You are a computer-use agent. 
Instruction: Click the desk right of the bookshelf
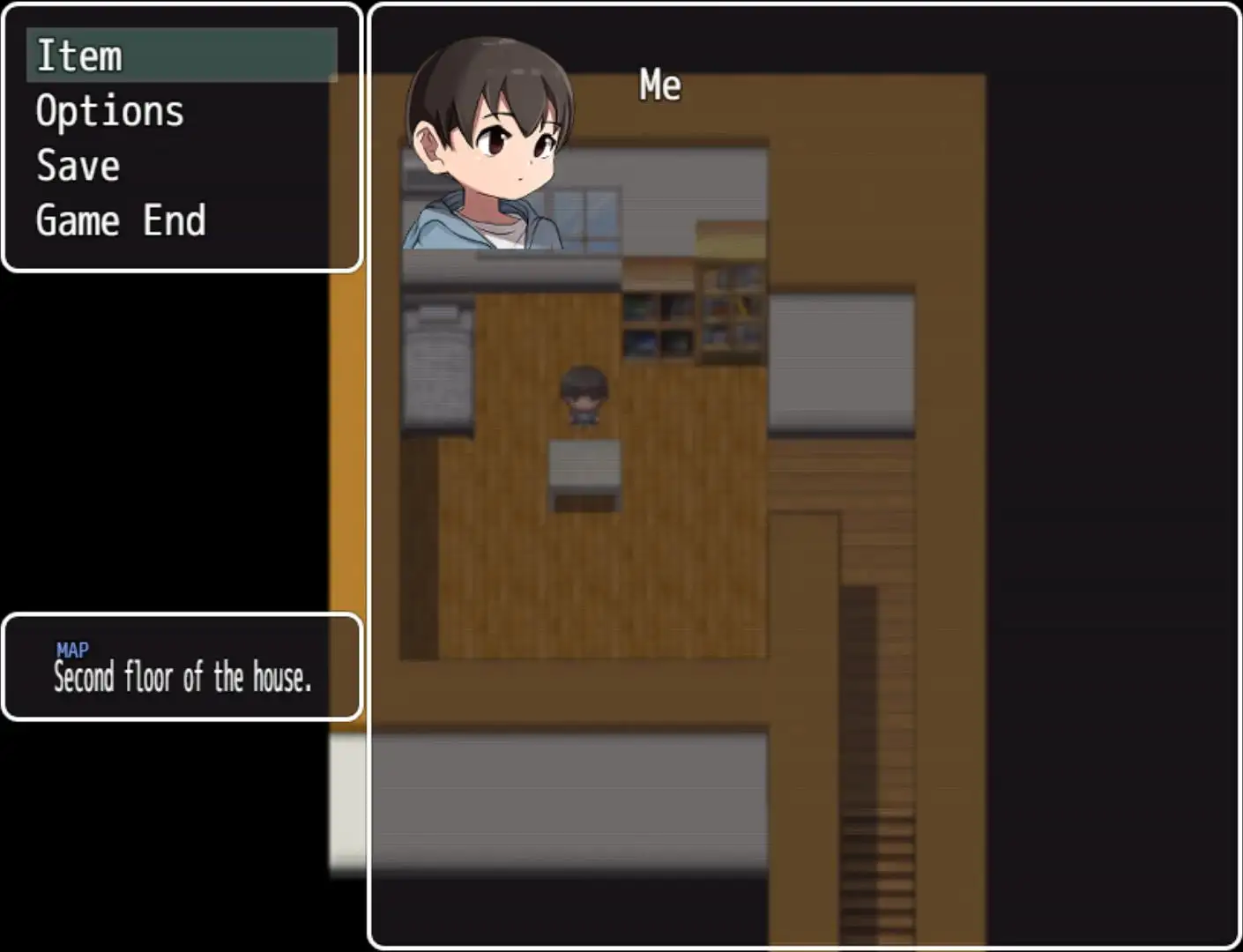coord(841,361)
